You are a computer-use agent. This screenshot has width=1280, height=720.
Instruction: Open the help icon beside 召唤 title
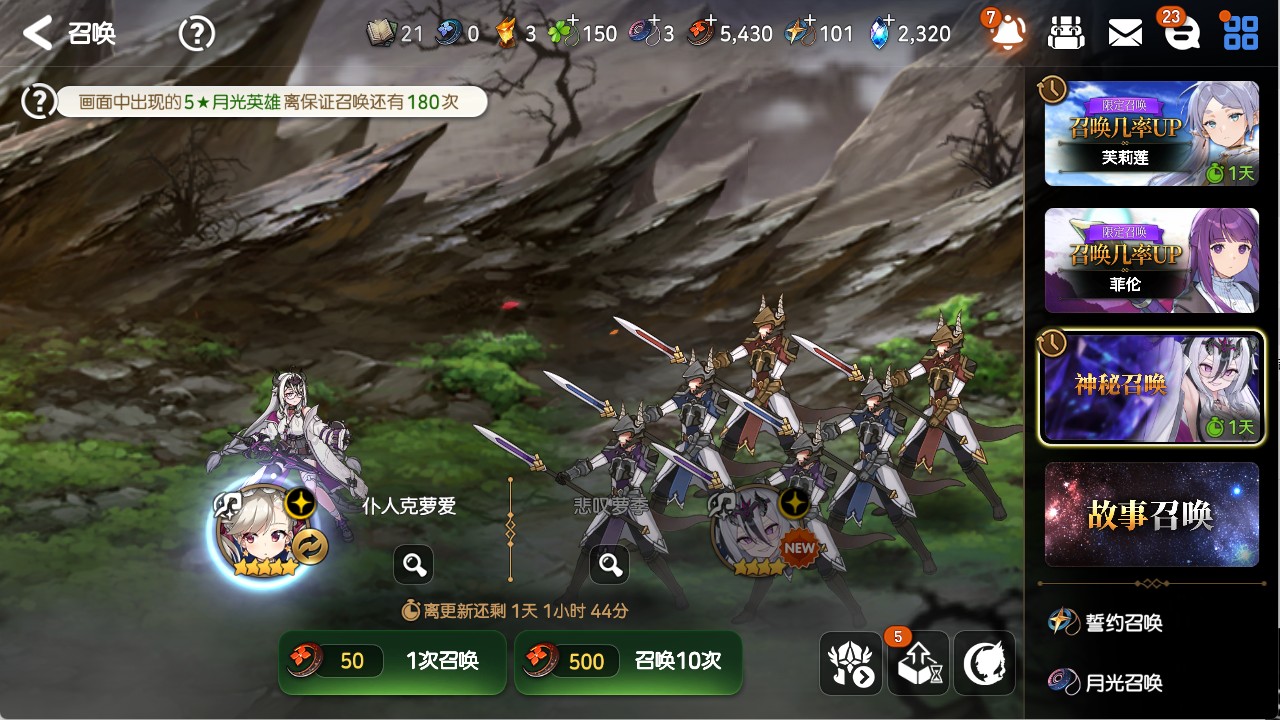tap(196, 34)
